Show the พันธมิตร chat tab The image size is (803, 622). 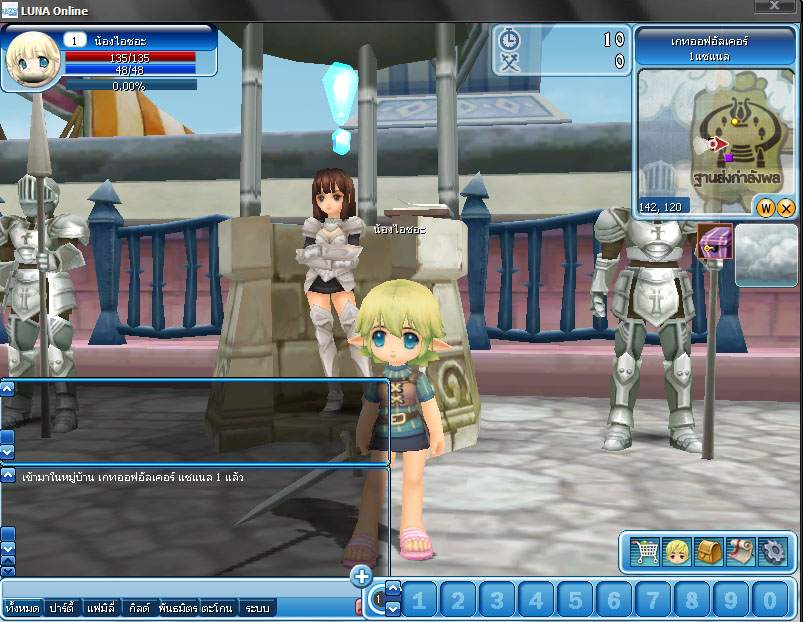point(176,607)
